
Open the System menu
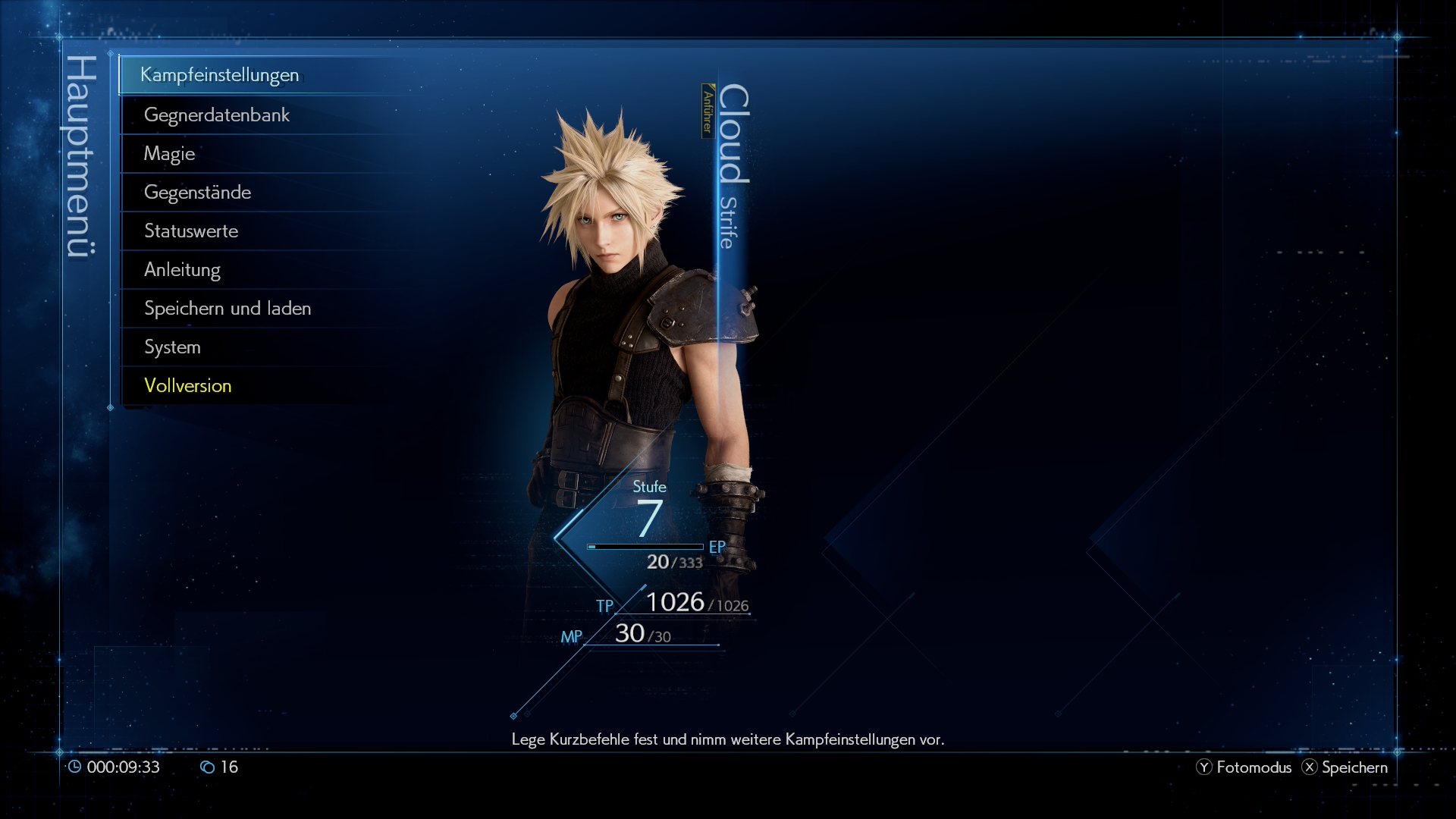click(x=173, y=347)
